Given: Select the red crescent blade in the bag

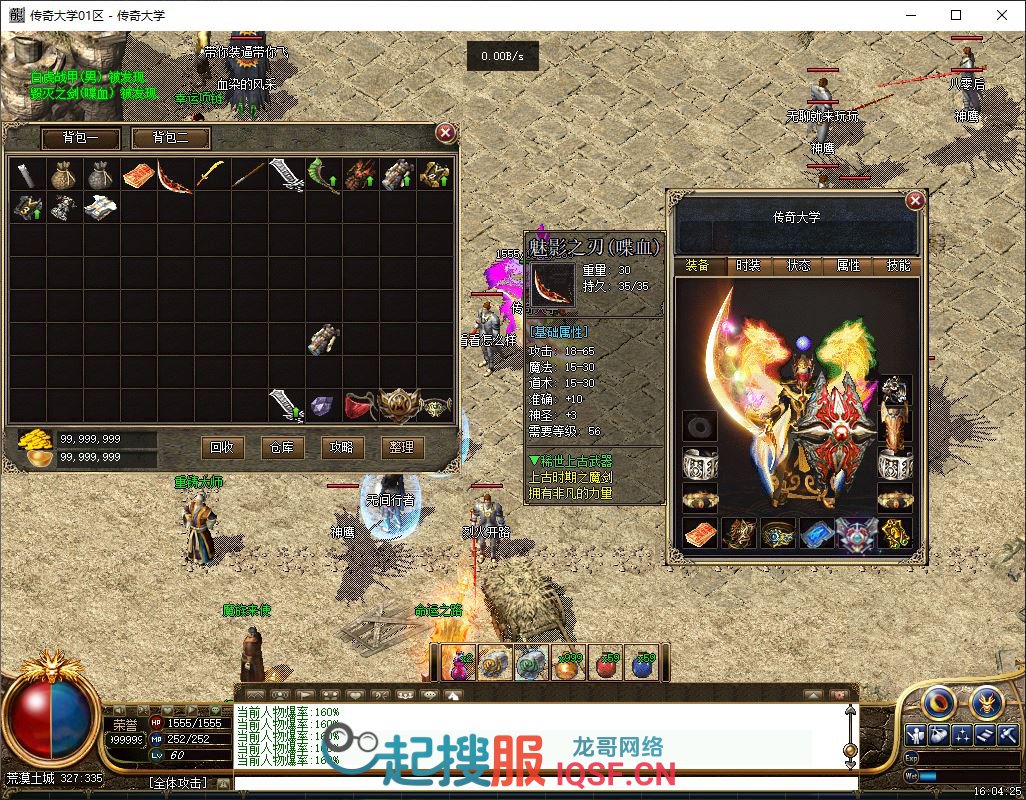Looking at the screenshot, I should (x=175, y=175).
